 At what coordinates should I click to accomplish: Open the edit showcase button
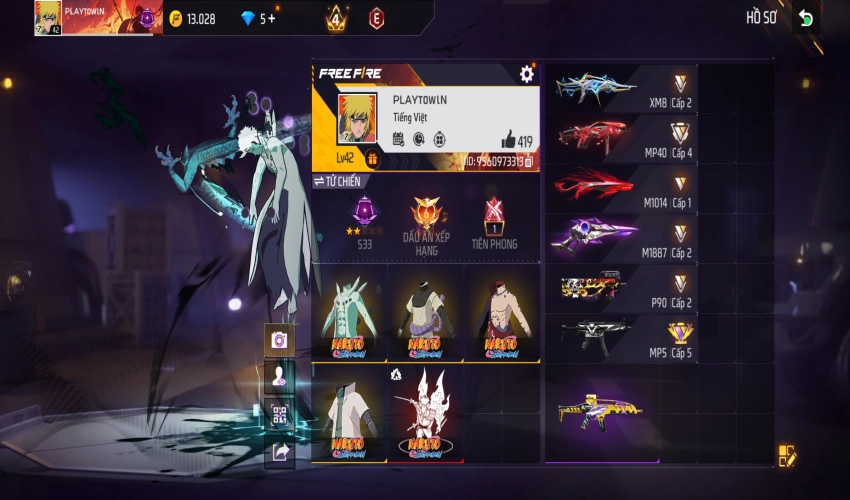pyautogui.click(x=787, y=456)
